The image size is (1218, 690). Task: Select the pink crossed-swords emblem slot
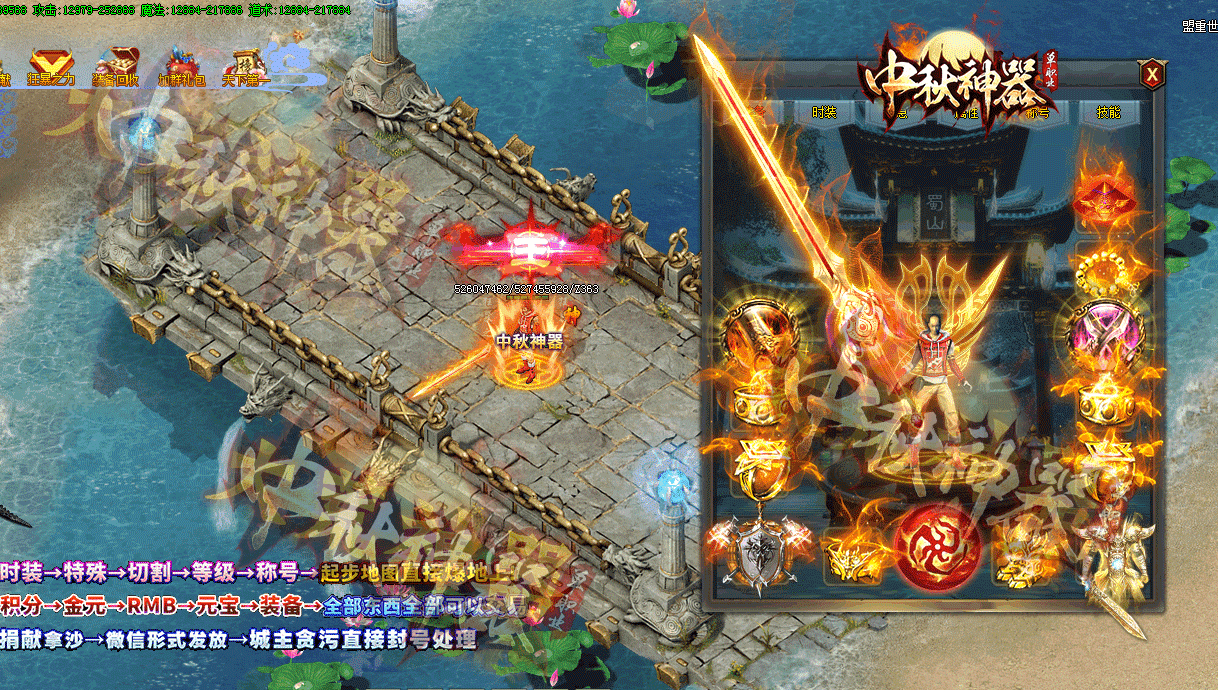coord(1105,330)
